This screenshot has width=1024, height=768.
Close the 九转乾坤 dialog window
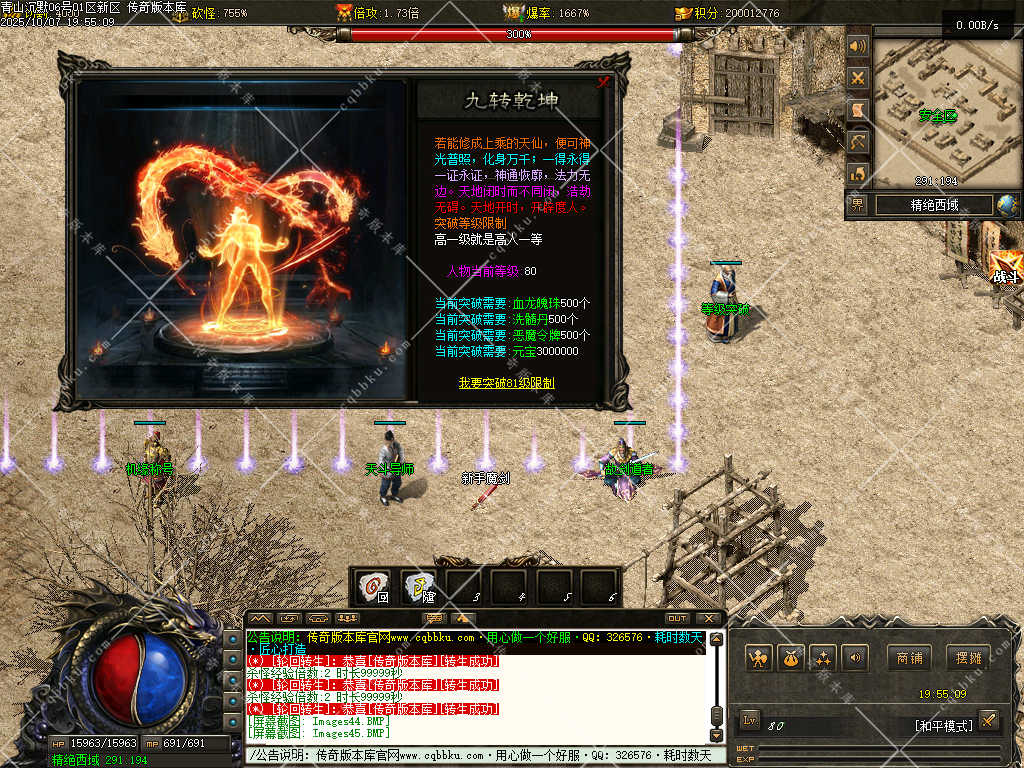coord(603,83)
